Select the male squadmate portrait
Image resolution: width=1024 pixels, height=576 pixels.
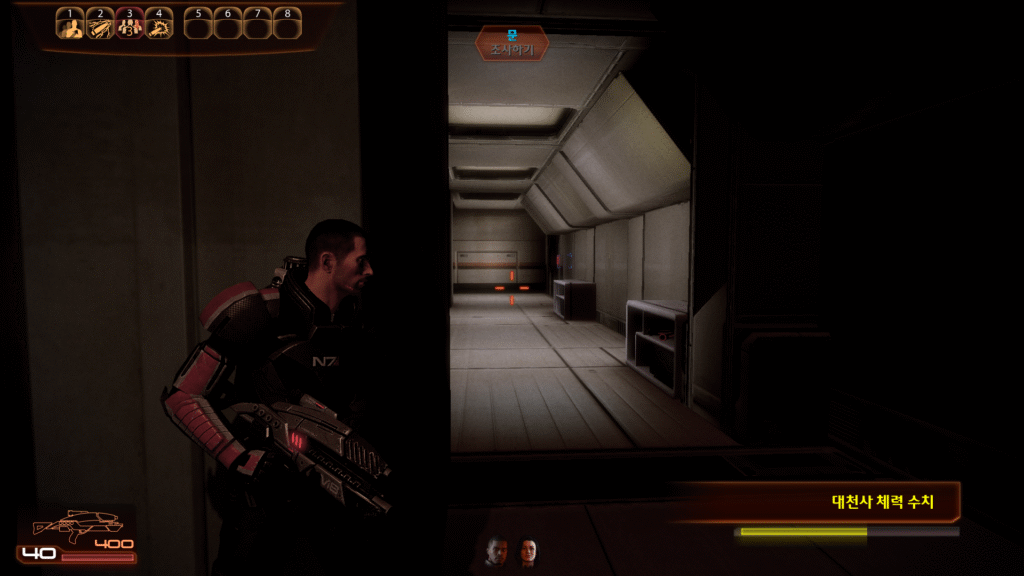[496, 551]
